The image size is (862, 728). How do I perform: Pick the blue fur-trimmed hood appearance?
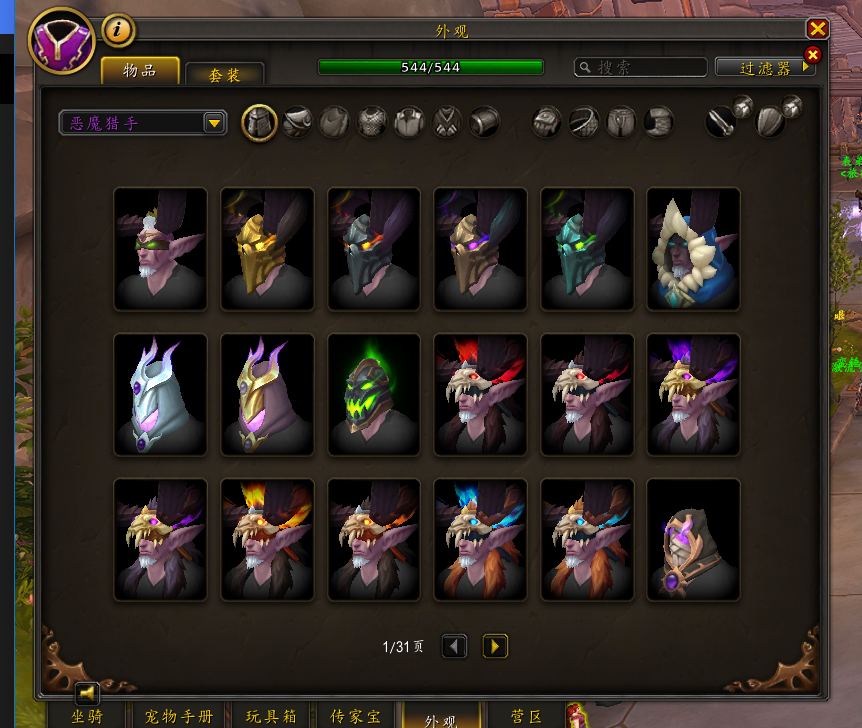click(693, 248)
